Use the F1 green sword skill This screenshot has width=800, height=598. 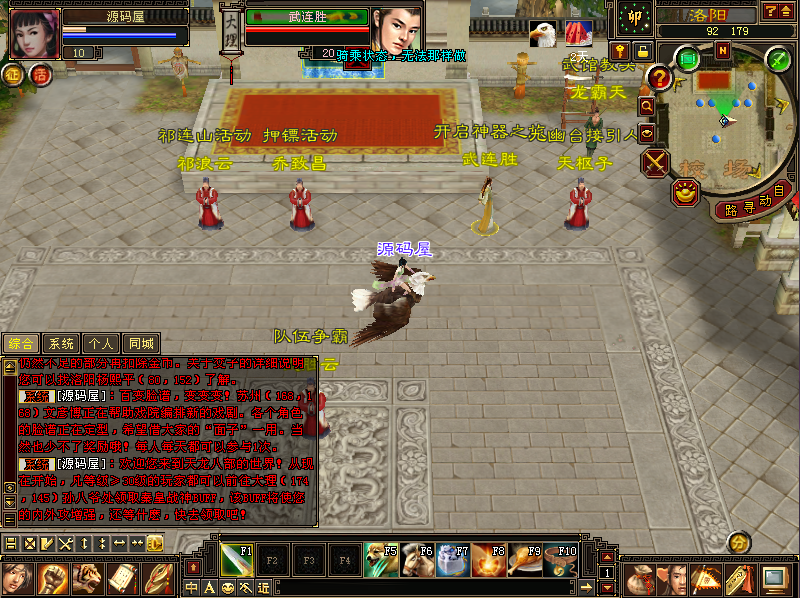tap(234, 558)
